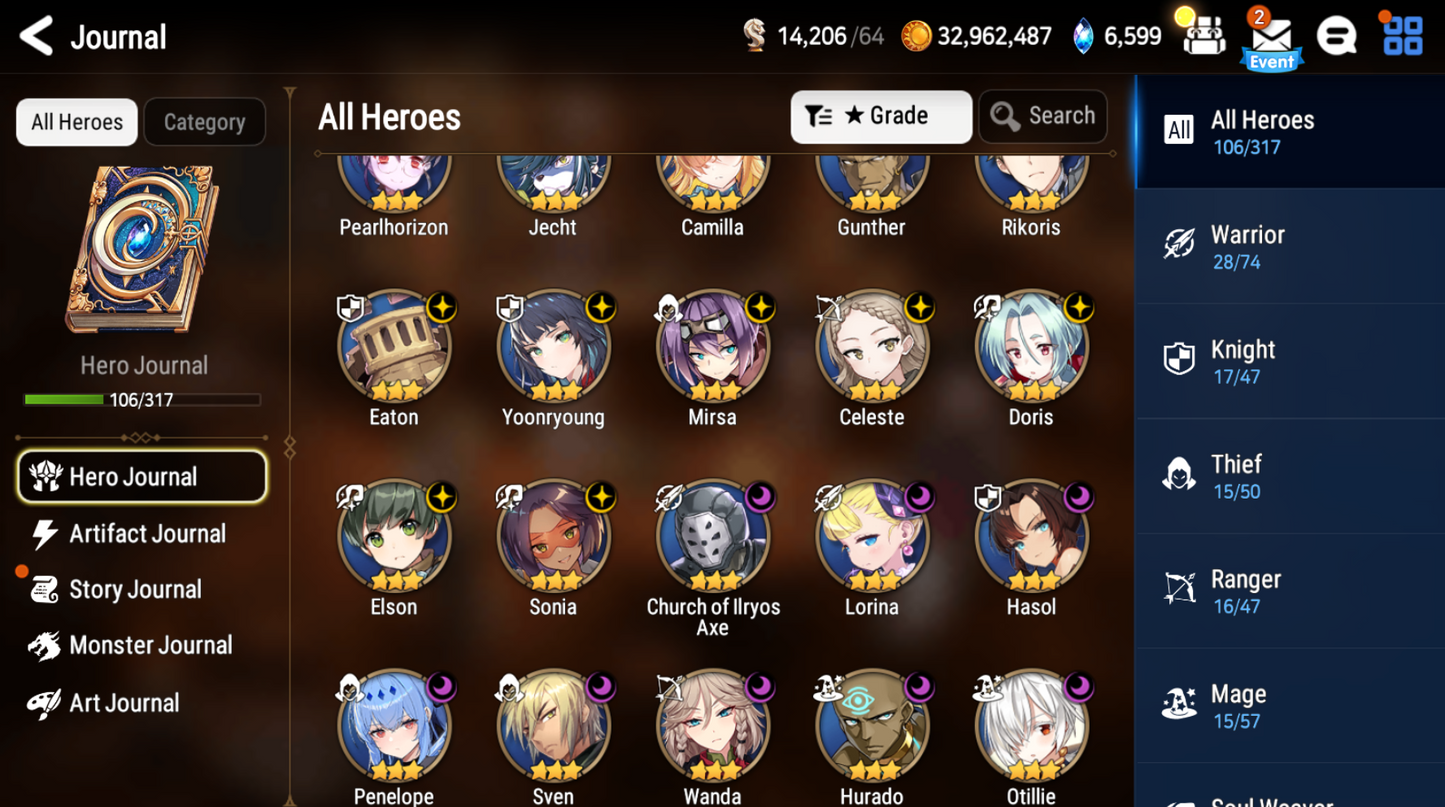Open the Grade filter dropdown
Screen dimensions: 1445x807
tap(880, 116)
